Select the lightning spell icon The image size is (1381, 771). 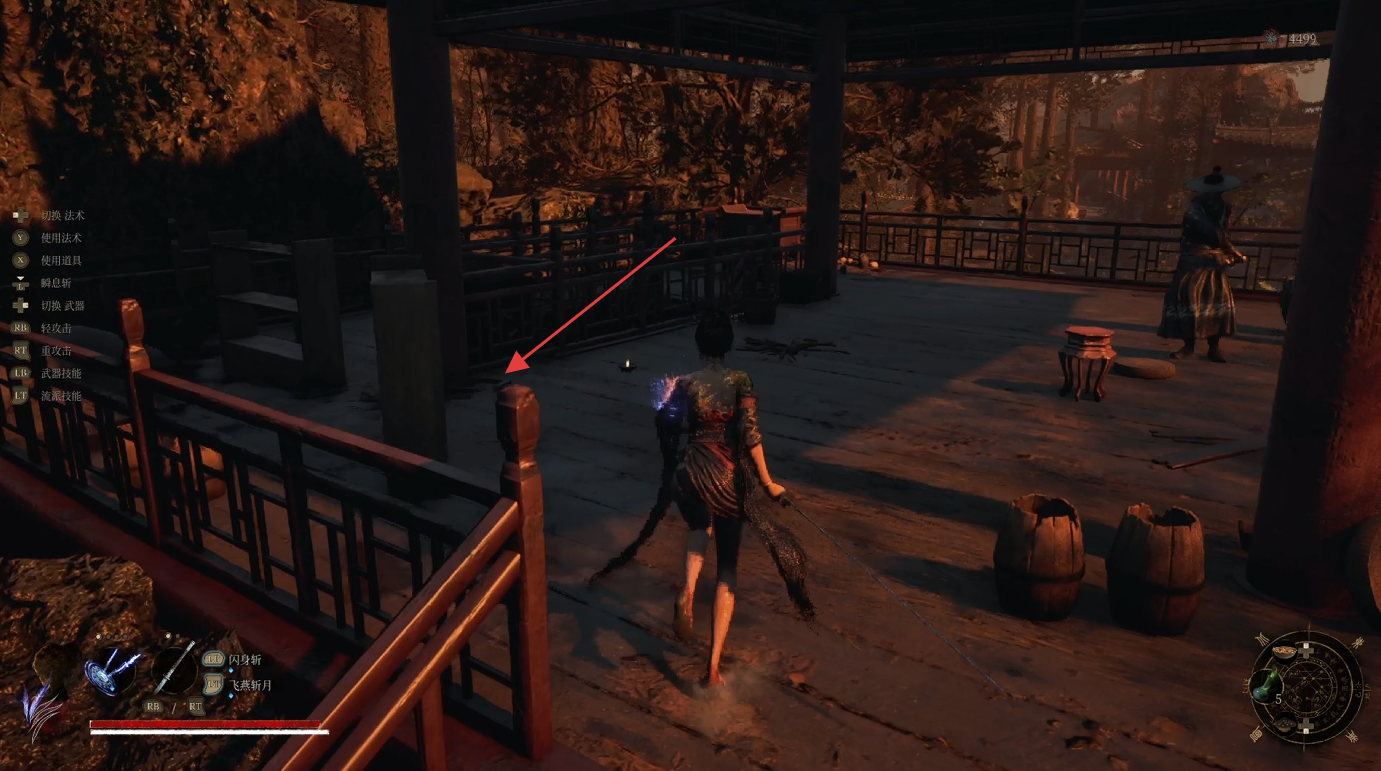click(112, 669)
